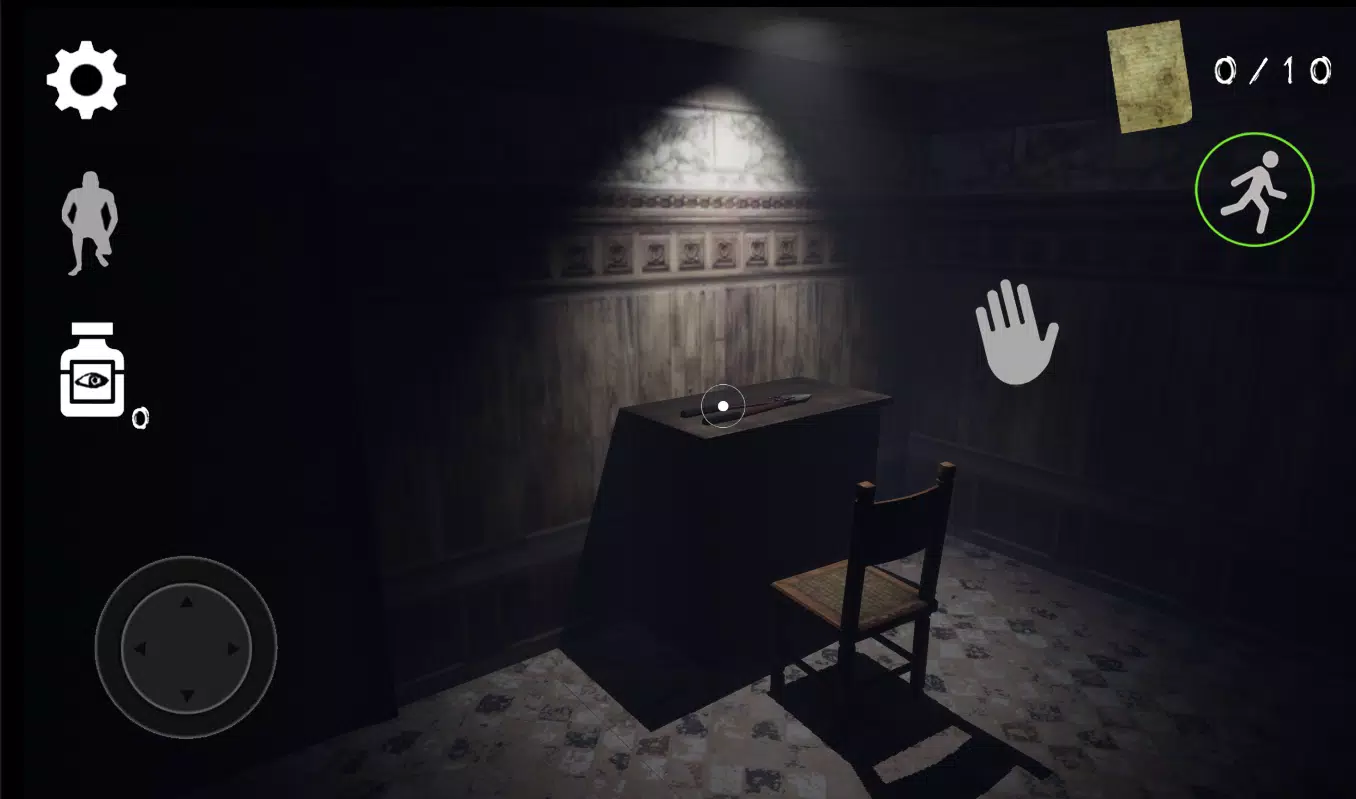View the potion count number zero

tap(143, 418)
